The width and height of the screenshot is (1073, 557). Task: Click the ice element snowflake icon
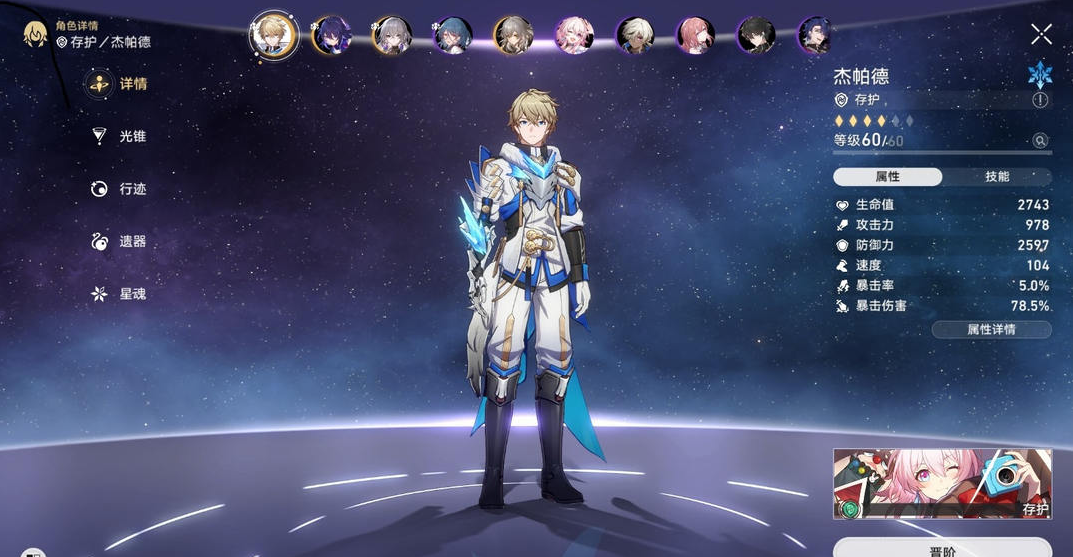1040,74
